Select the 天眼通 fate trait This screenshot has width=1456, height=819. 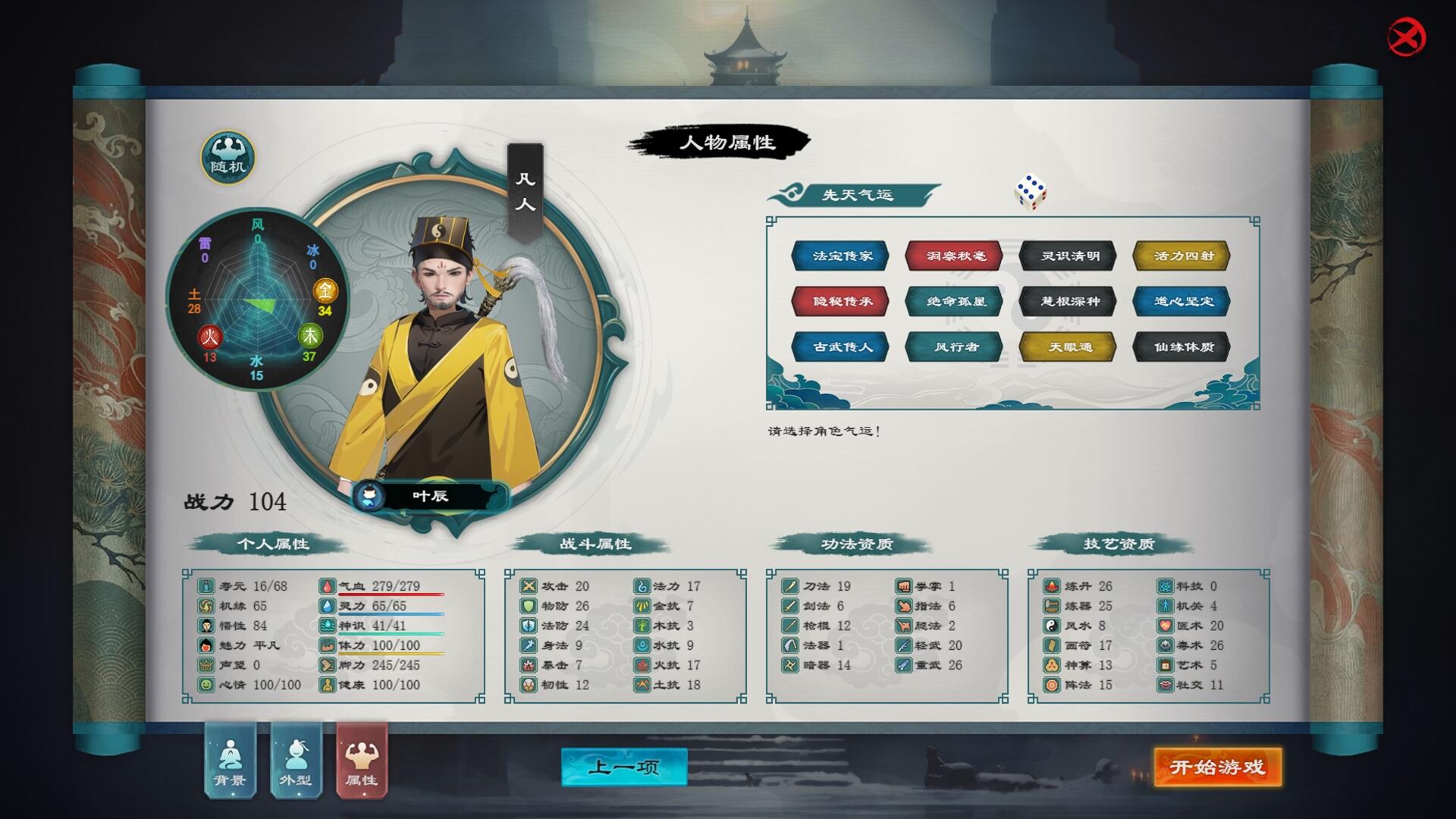coord(1066,347)
